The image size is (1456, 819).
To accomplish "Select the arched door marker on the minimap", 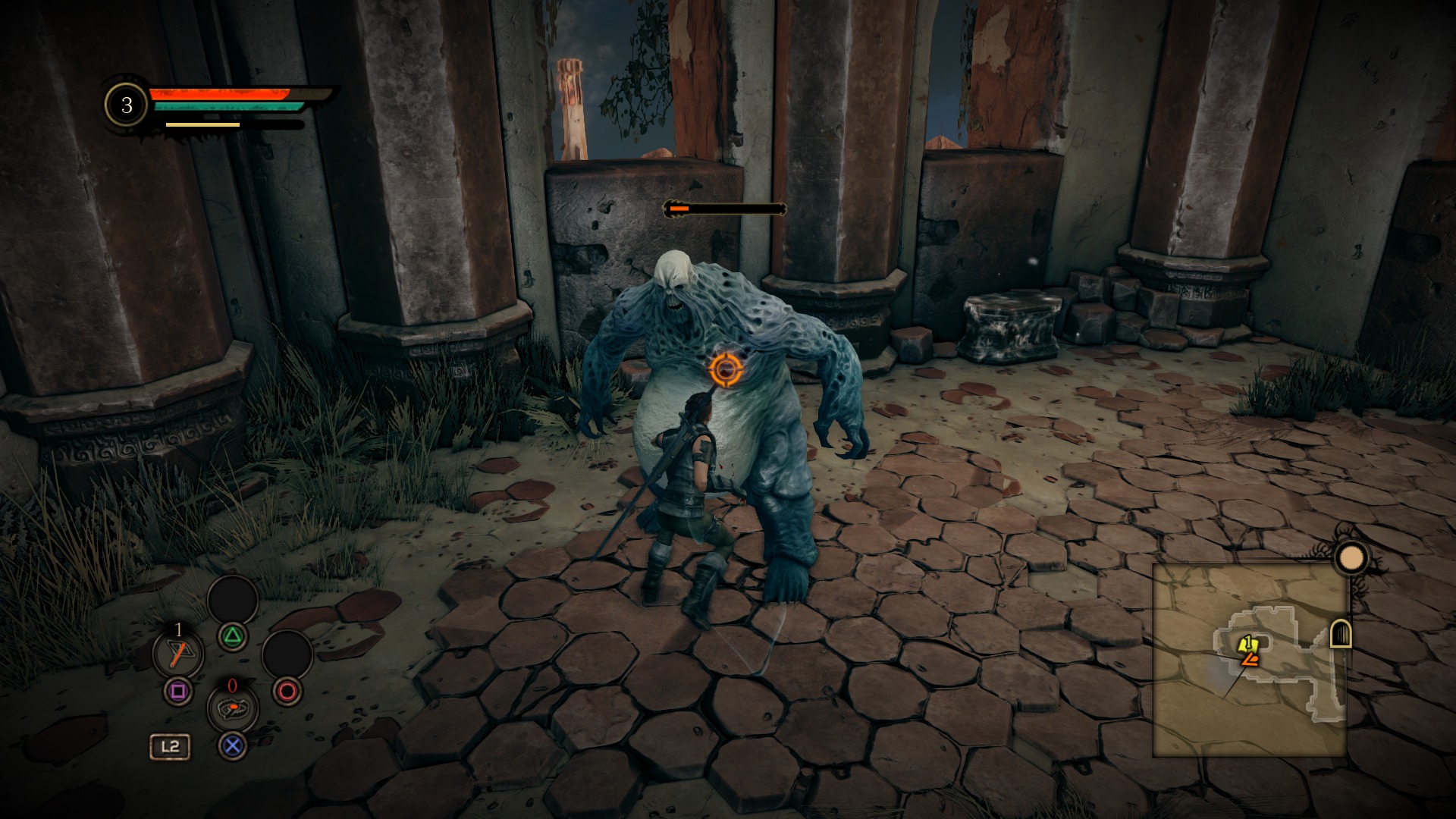I will tap(1341, 634).
